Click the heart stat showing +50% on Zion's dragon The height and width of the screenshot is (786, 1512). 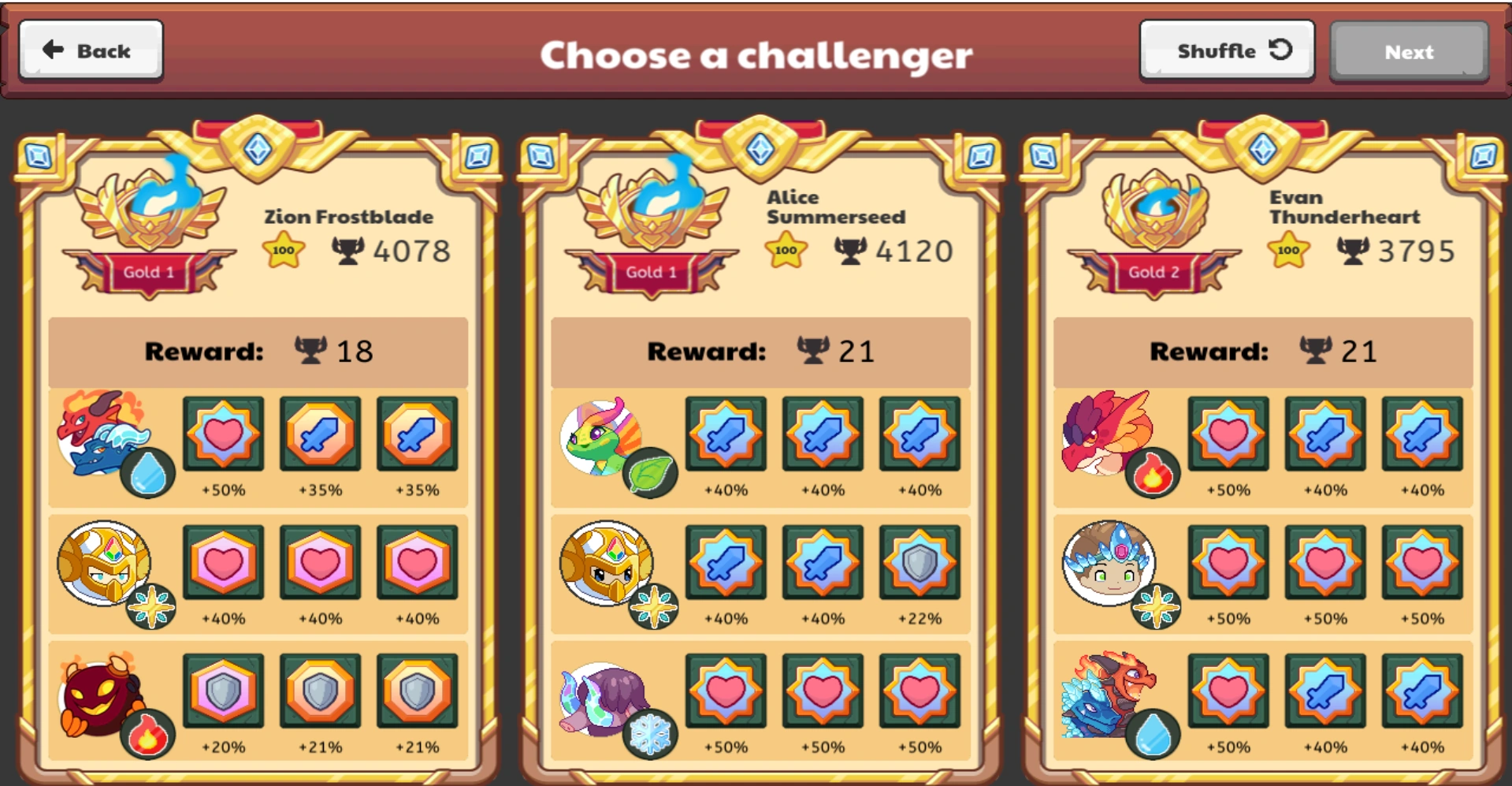click(x=223, y=434)
